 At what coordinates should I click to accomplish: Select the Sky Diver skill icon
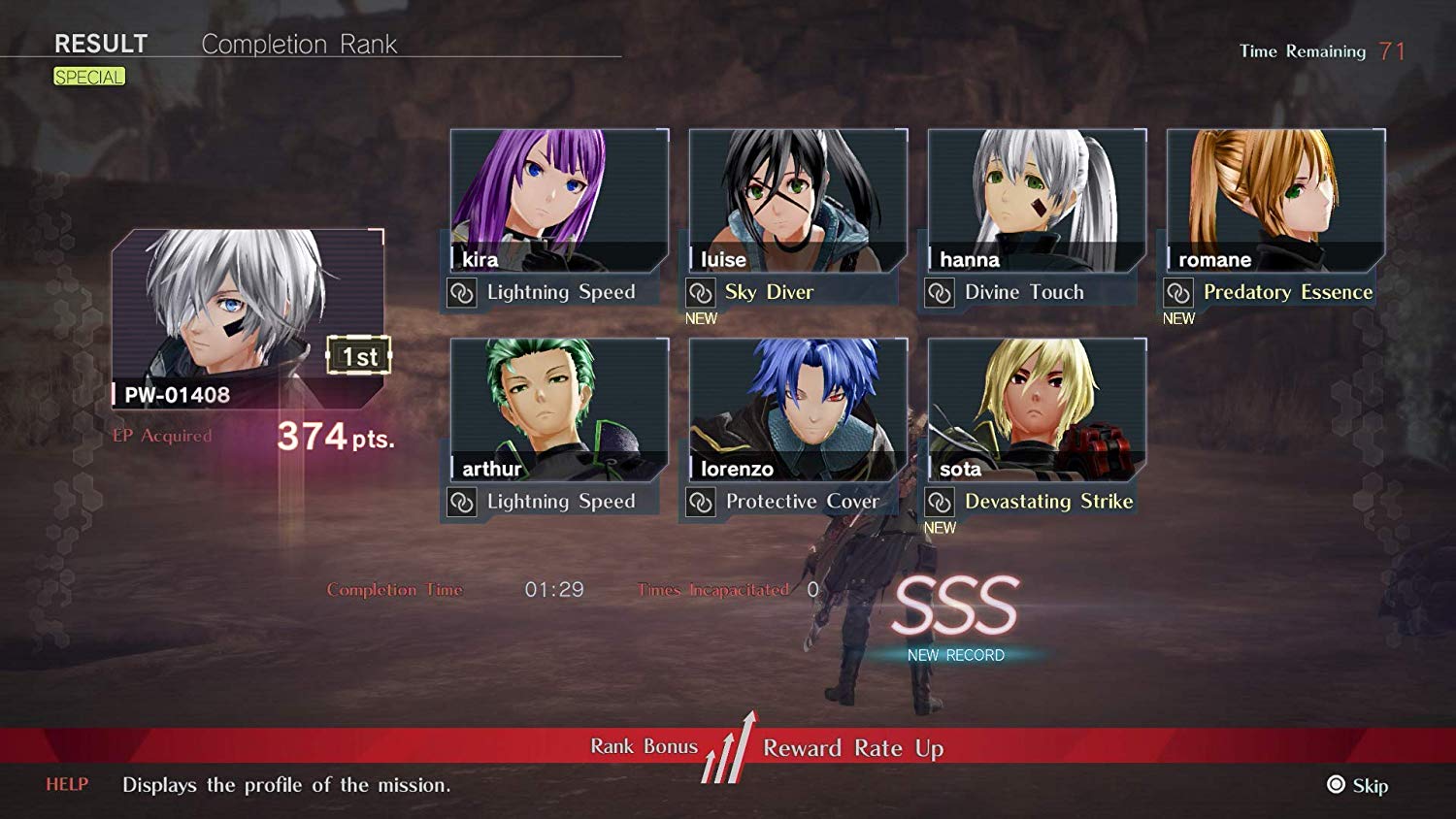click(x=701, y=292)
